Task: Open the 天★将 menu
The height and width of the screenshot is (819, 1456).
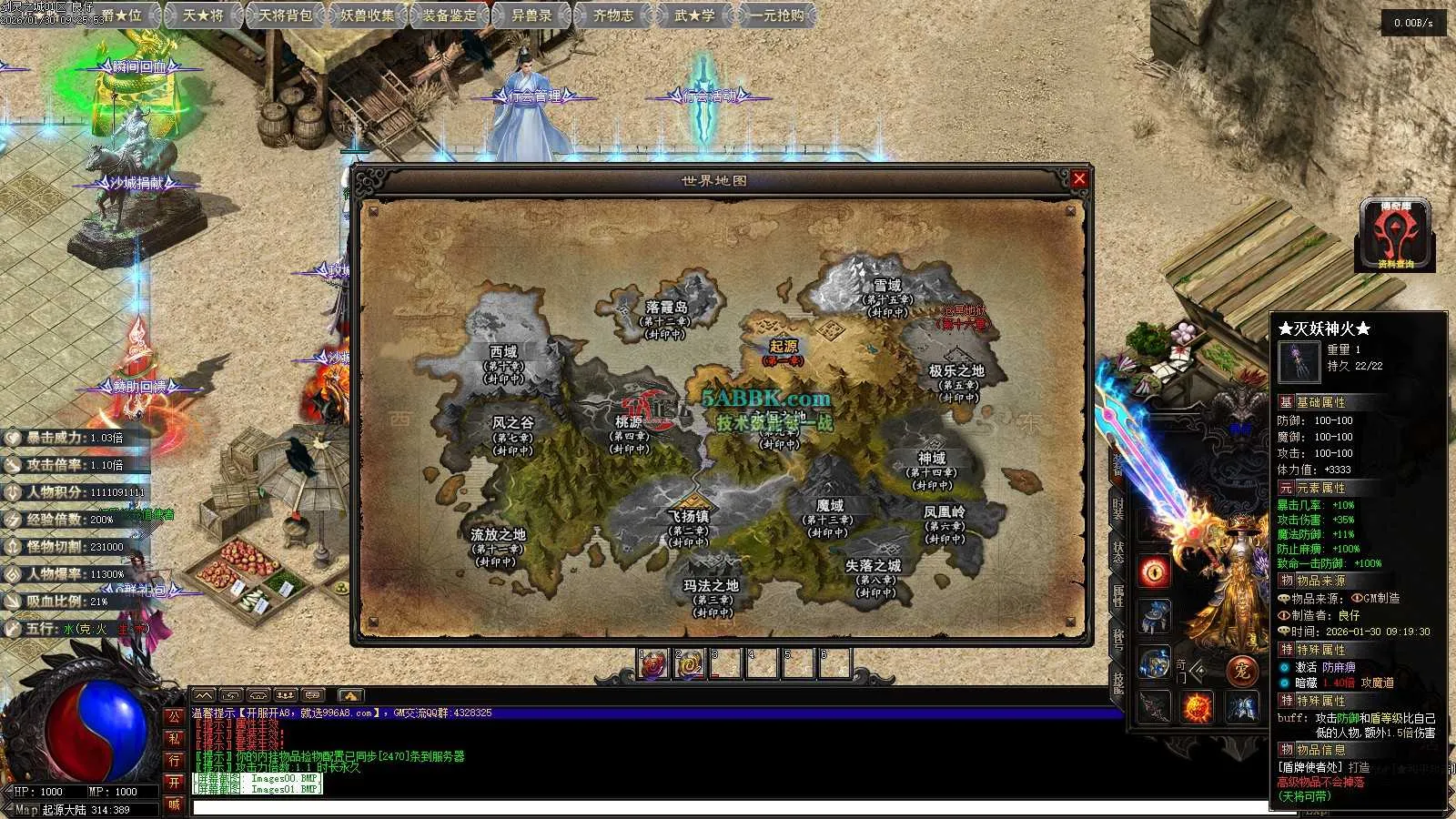Action: 203,15
